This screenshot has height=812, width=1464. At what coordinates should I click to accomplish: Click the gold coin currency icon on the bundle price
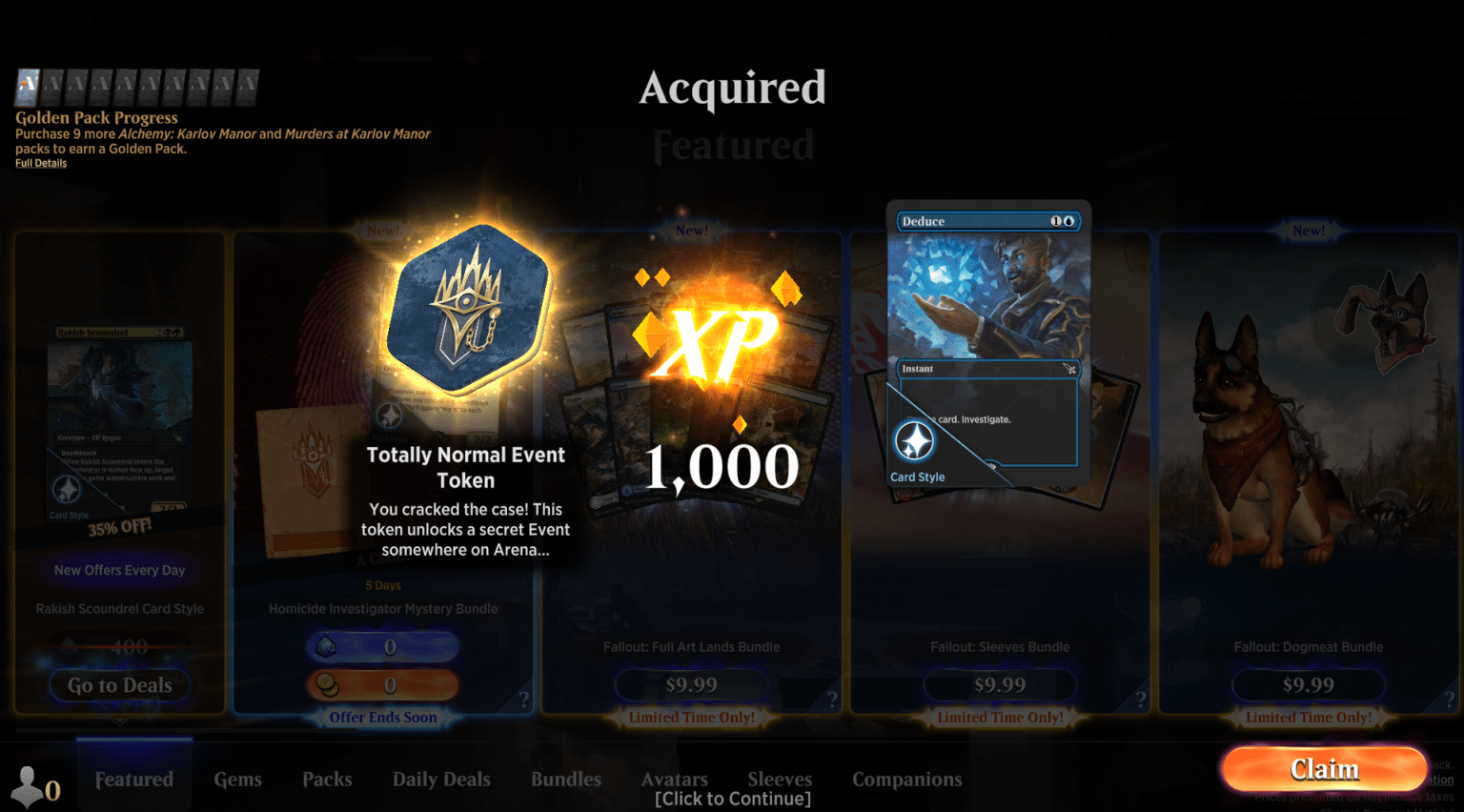coord(326,684)
